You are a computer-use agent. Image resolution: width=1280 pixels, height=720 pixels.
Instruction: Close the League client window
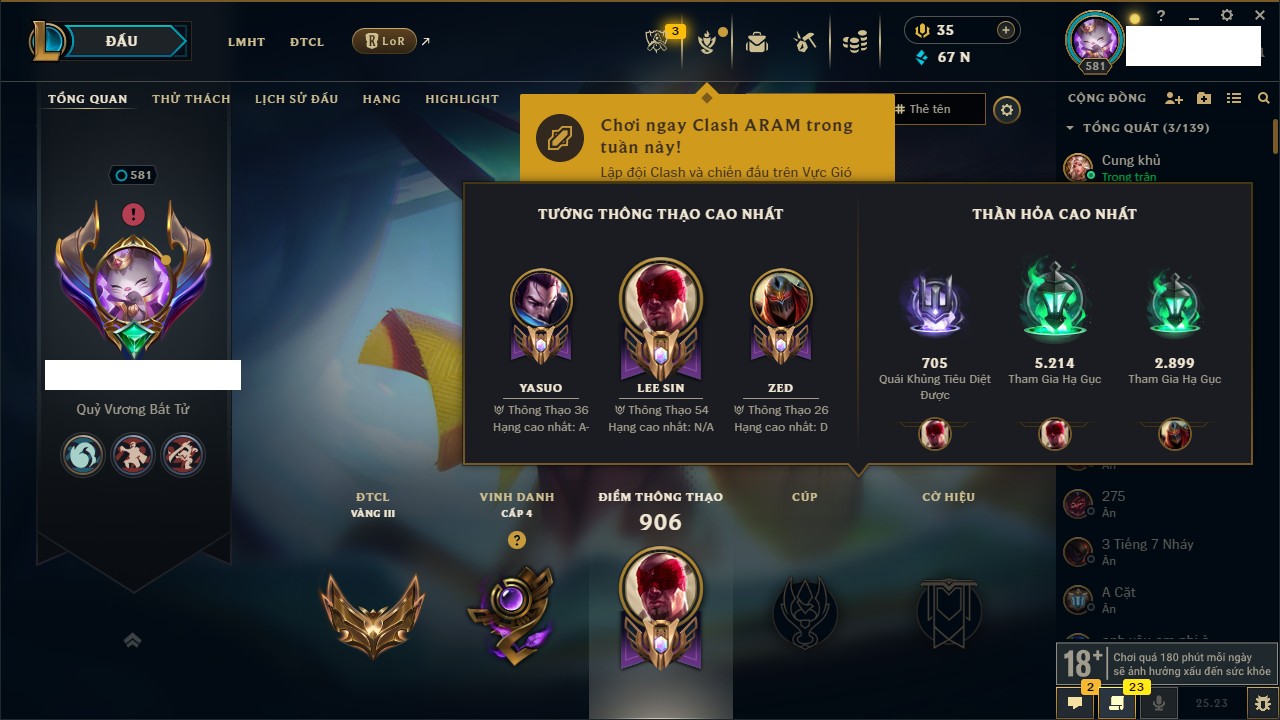click(1261, 16)
